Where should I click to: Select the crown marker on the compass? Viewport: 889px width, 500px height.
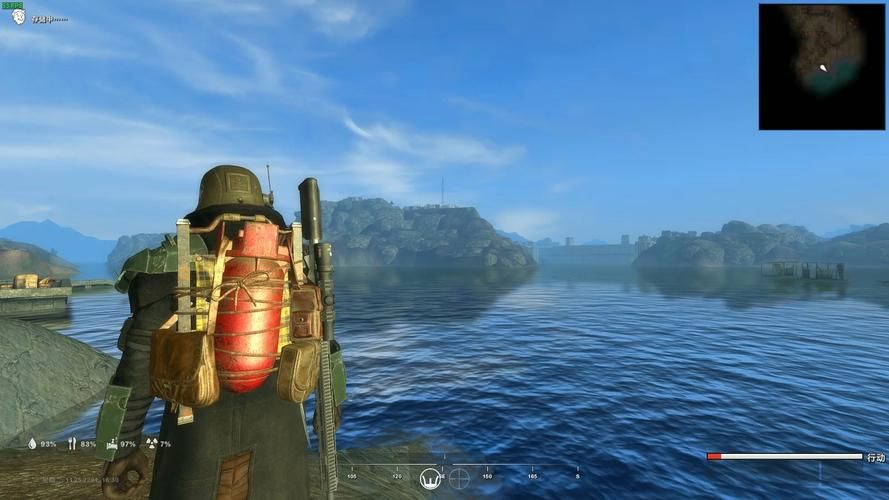(430, 478)
